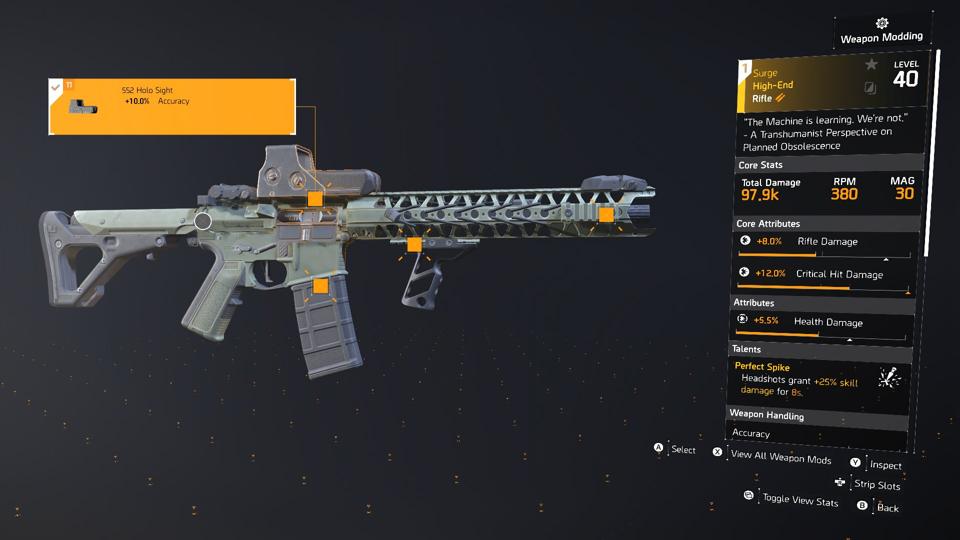Select the optics mod slot marker on the holo sight

click(x=315, y=199)
